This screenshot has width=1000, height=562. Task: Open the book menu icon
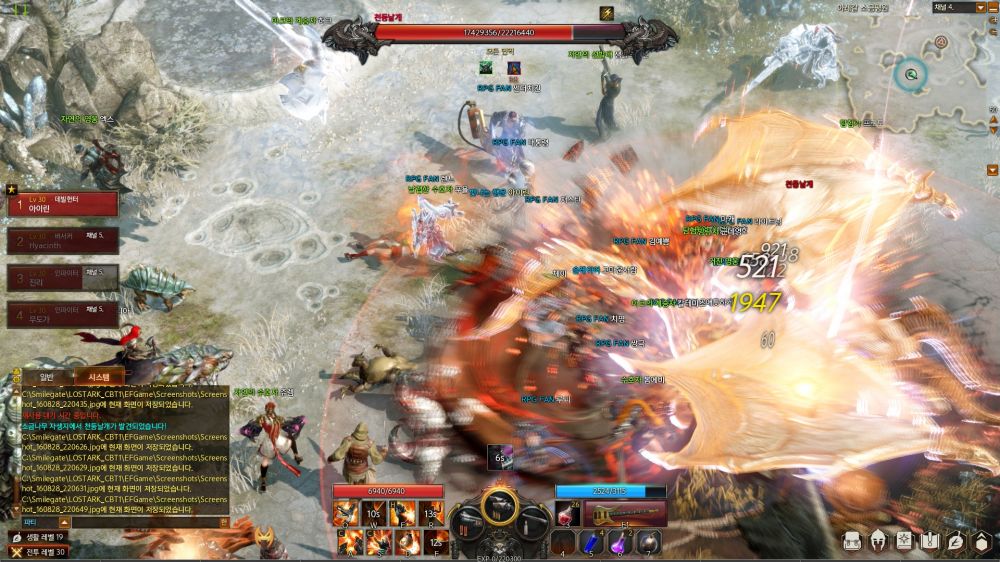[x=929, y=541]
